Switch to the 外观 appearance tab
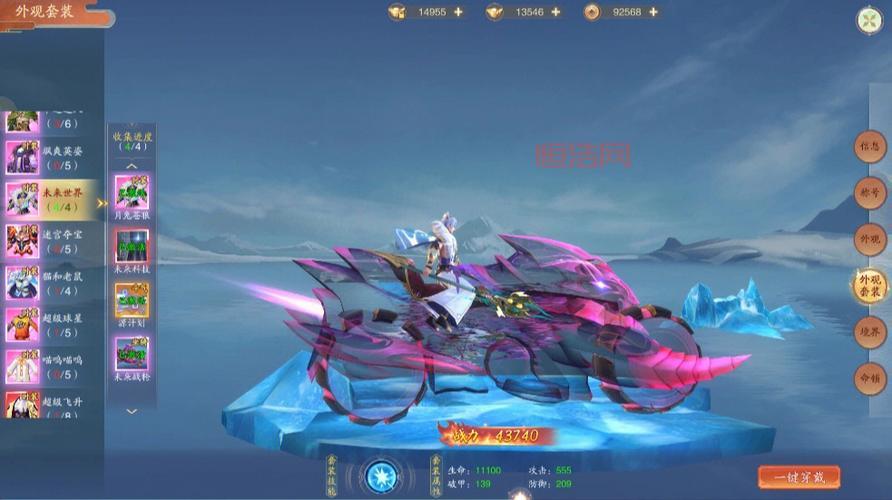 coord(870,240)
